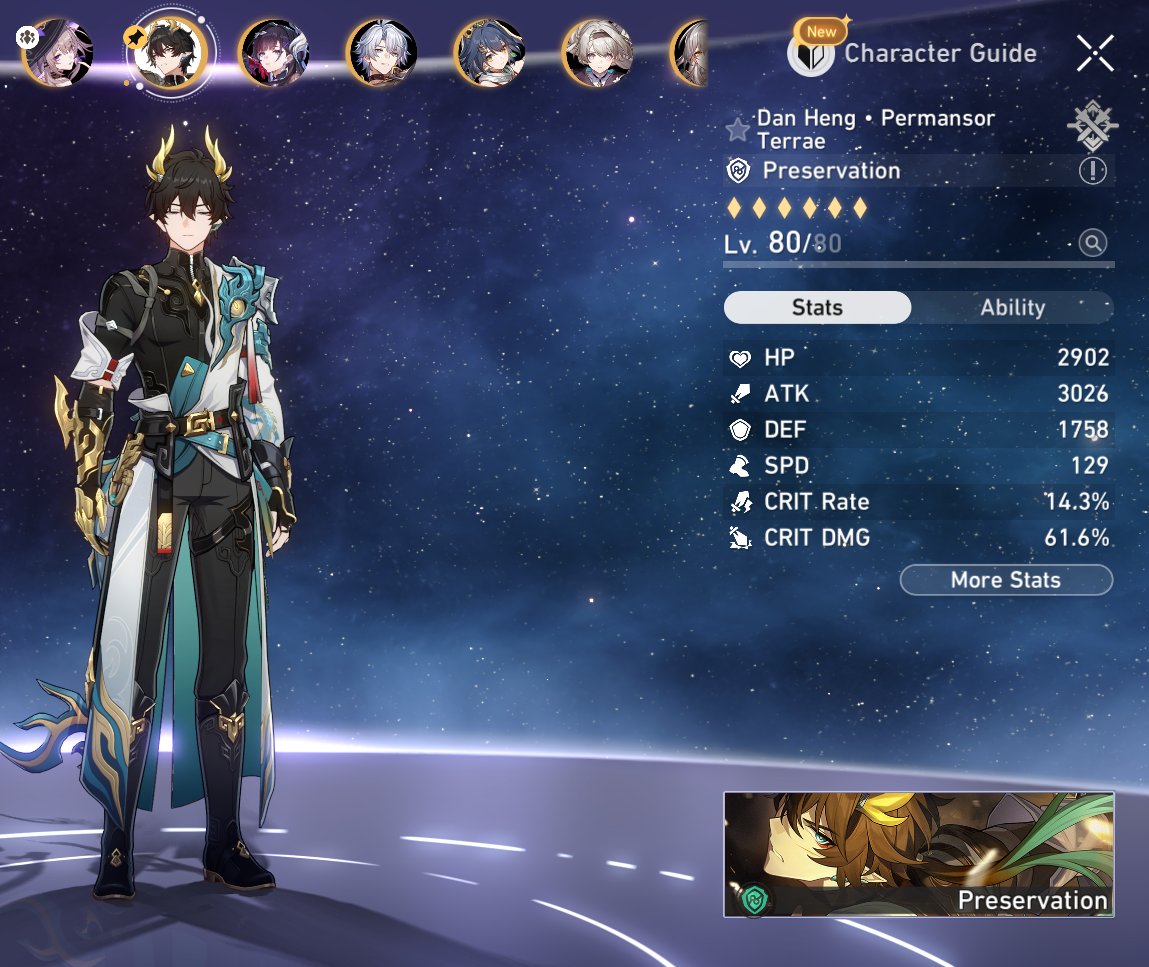Open Preservation path info exclamation icon
Image resolution: width=1149 pixels, height=967 pixels.
pyautogui.click(x=1092, y=171)
